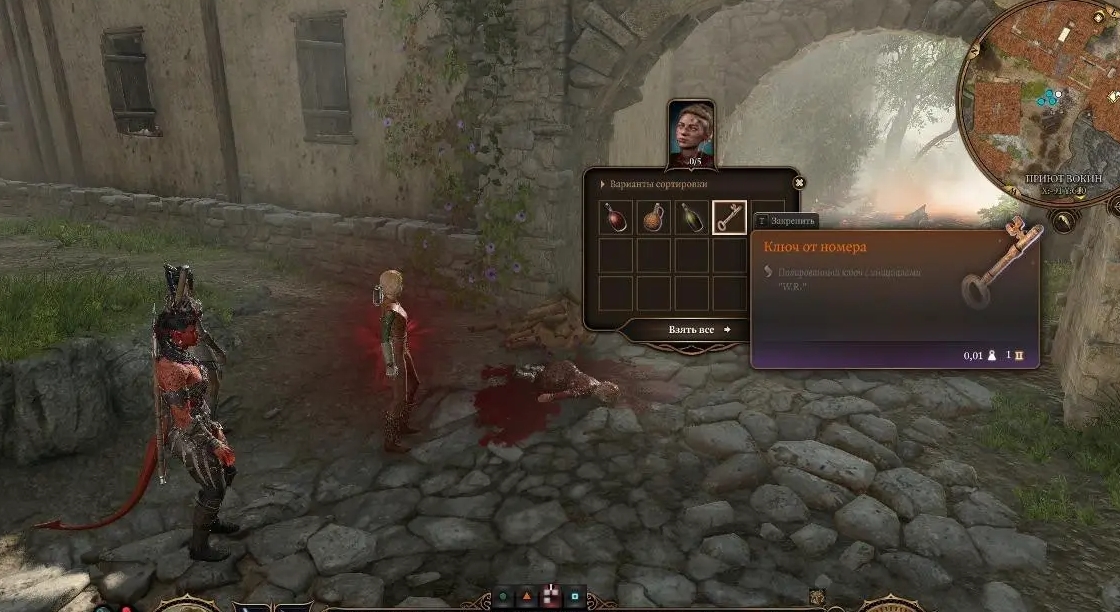The width and height of the screenshot is (1120, 612).
Task: Select the orange triangle hotbar filter
Action: tap(527, 597)
